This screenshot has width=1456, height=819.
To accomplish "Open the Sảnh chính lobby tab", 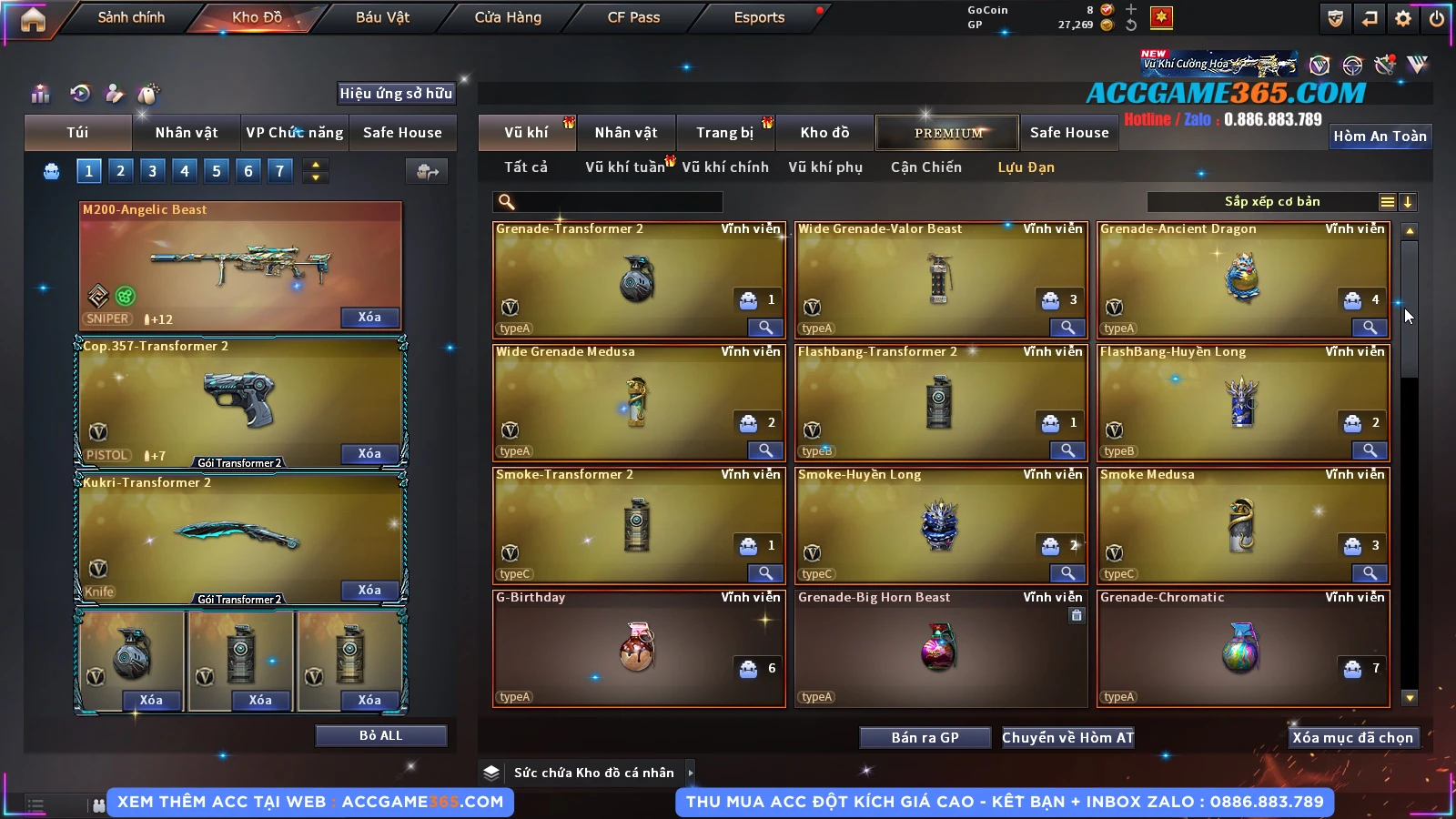I will (x=131, y=17).
